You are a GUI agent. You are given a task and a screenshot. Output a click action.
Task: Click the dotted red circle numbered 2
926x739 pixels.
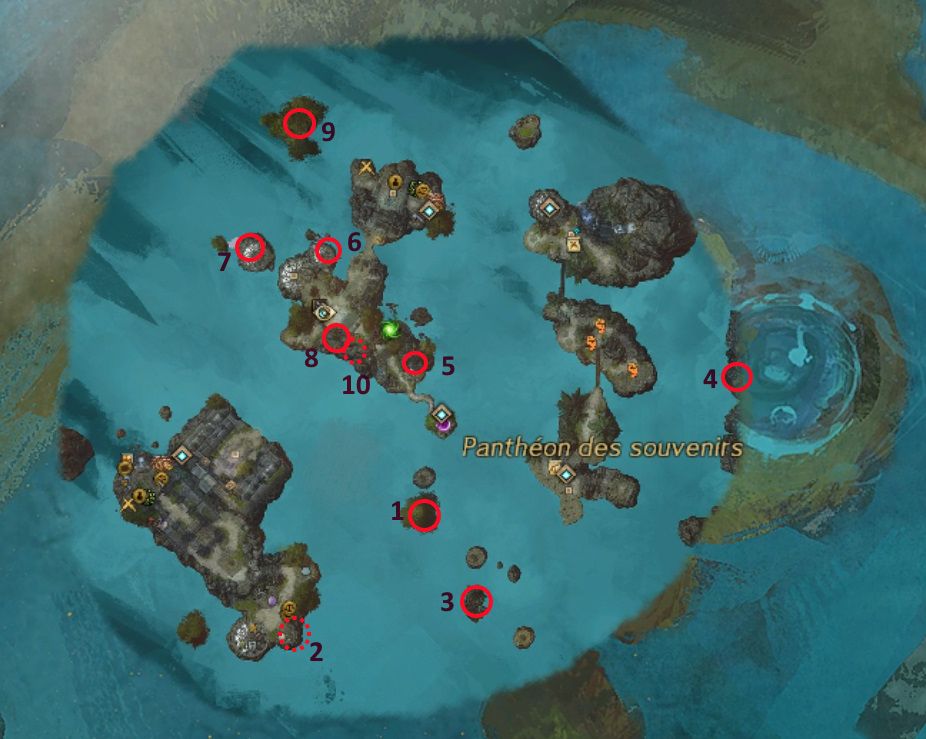click(294, 633)
